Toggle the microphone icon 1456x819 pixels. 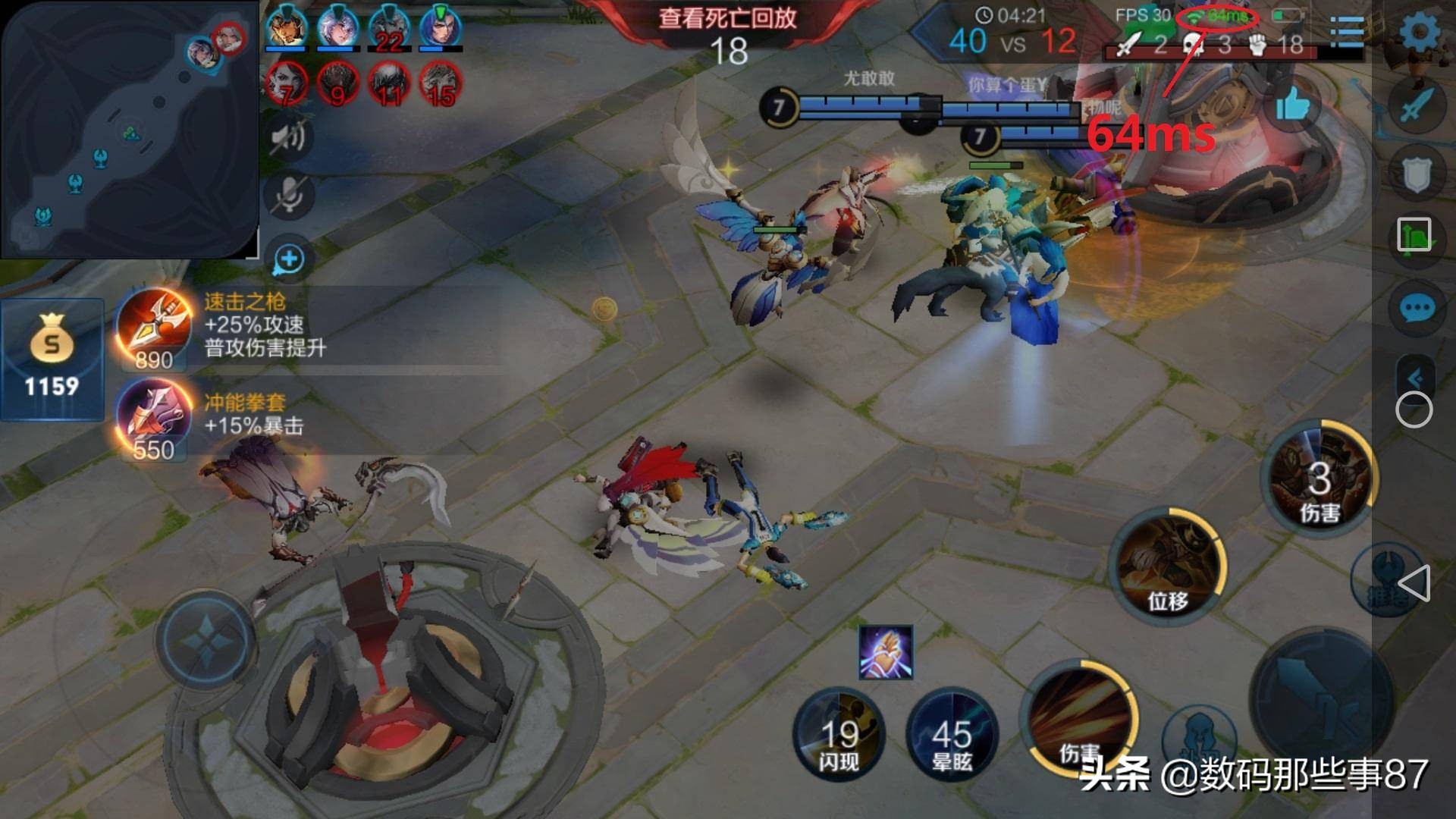point(289,195)
